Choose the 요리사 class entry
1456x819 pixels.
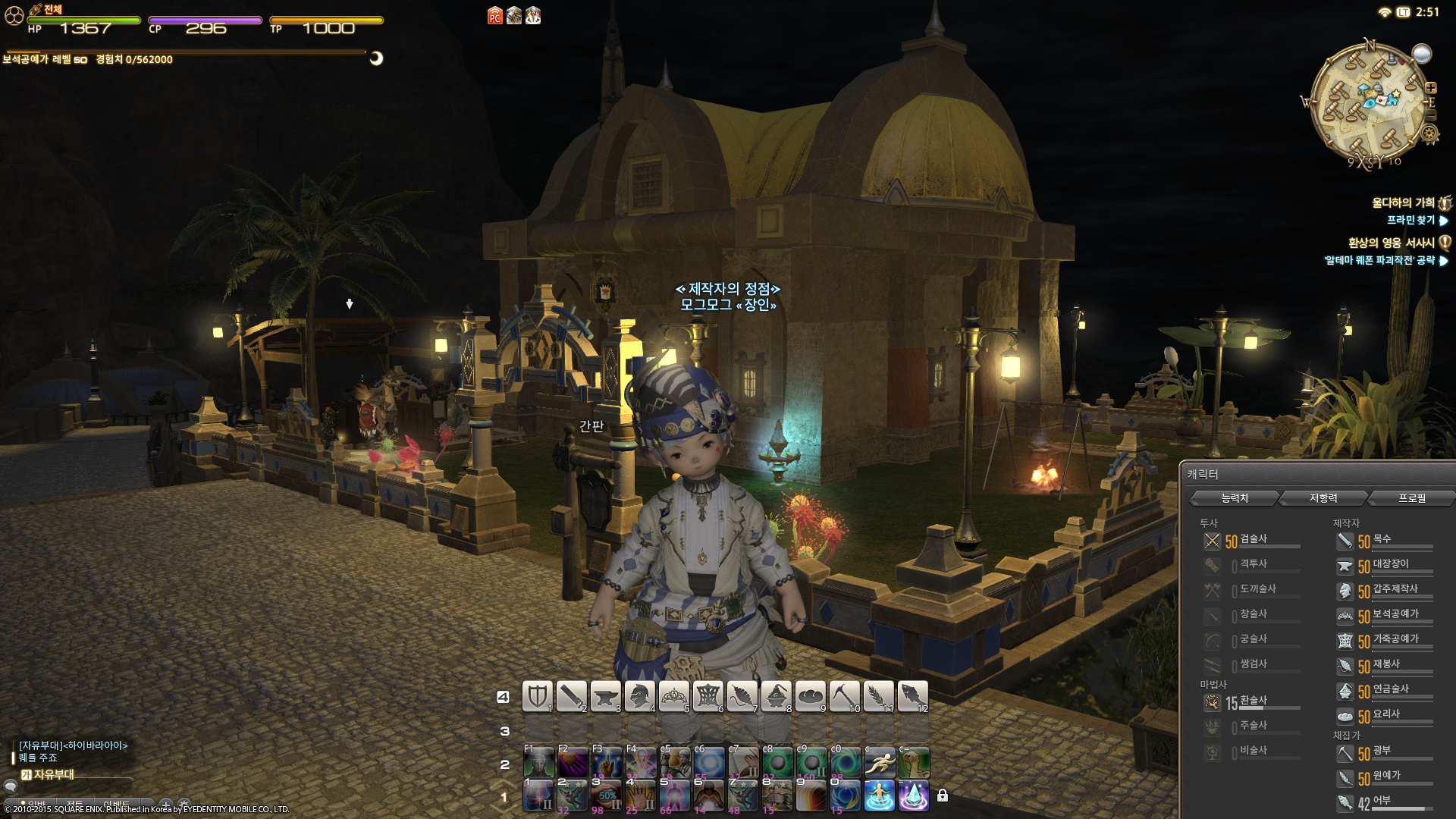click(x=1385, y=715)
